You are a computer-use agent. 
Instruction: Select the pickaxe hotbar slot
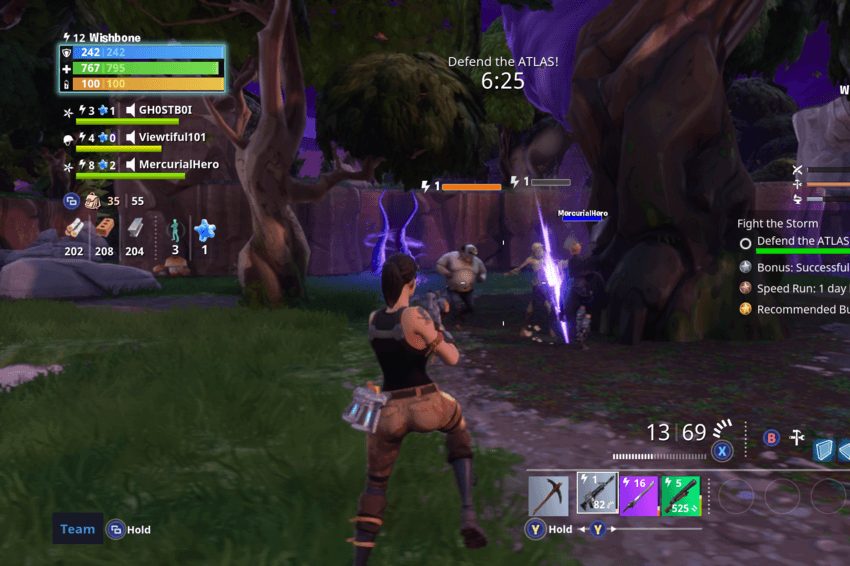(x=551, y=495)
